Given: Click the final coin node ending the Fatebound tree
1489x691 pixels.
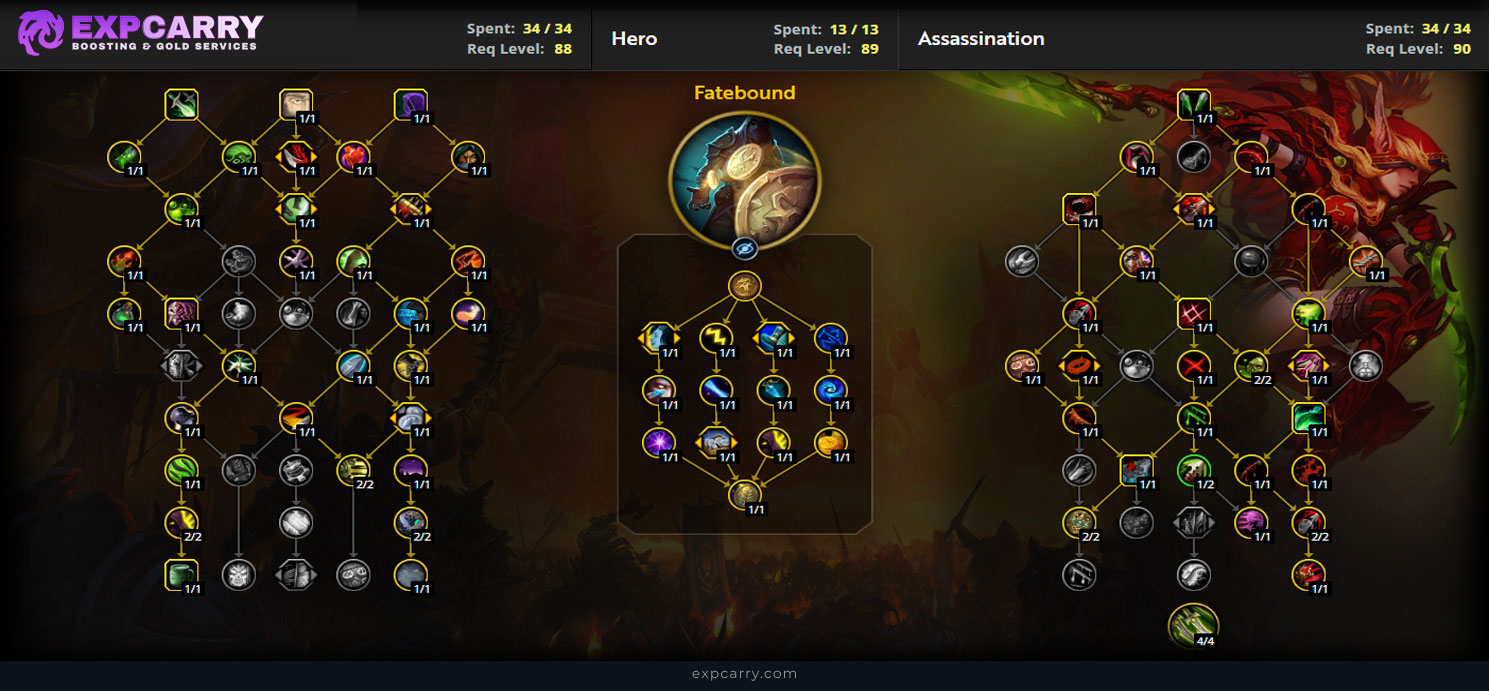Looking at the screenshot, I should 745,495.
